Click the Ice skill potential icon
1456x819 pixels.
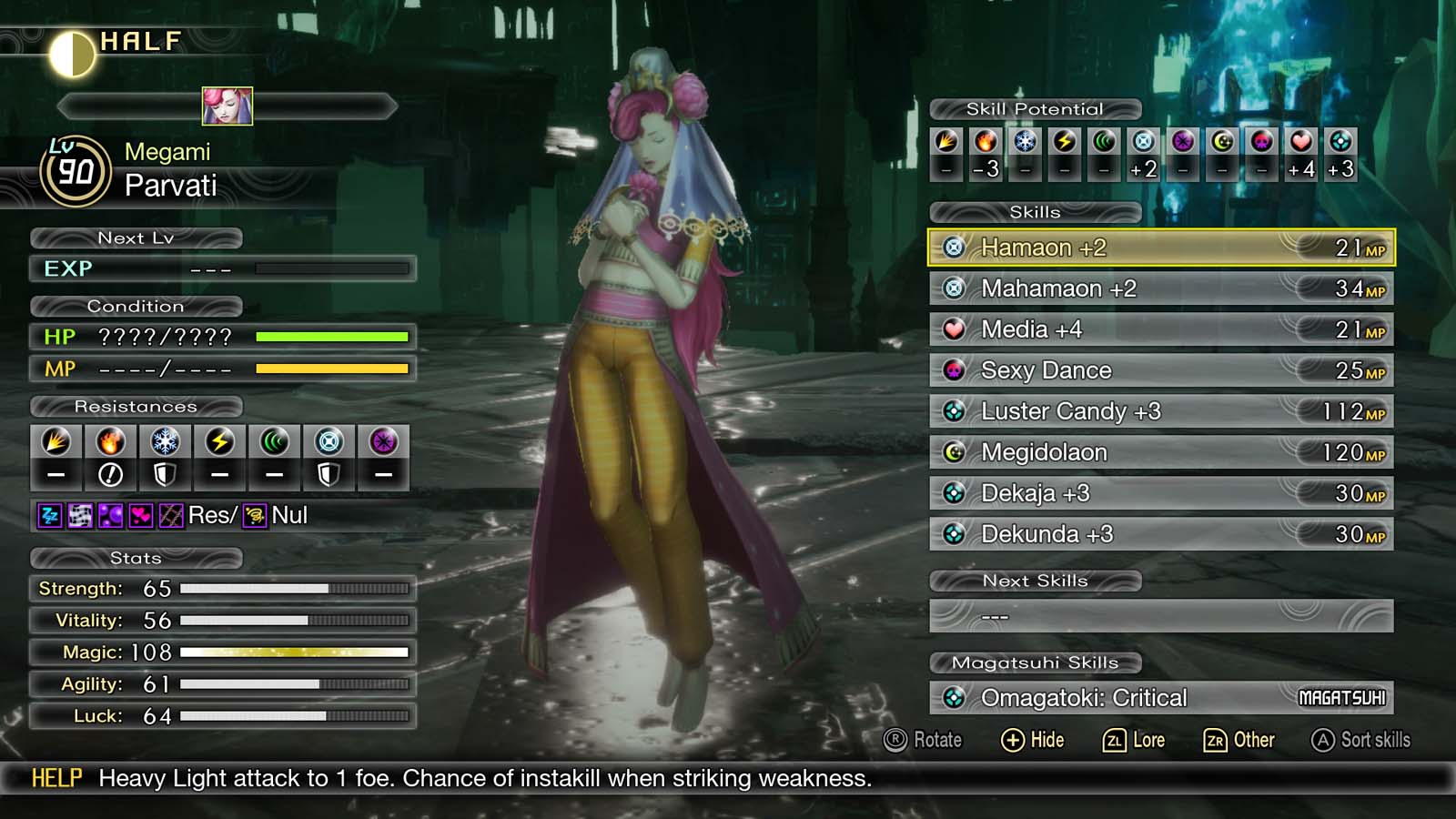(x=1024, y=141)
